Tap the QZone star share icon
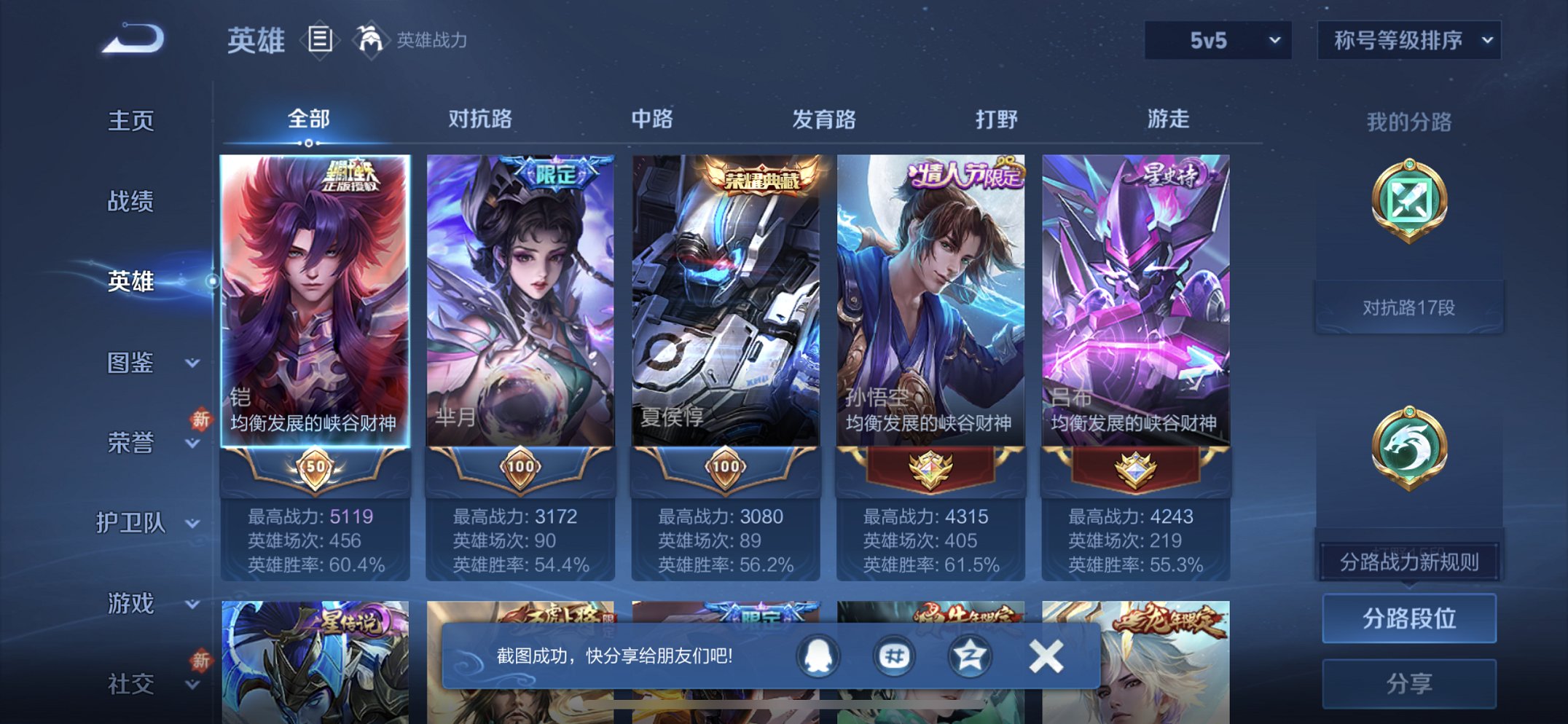 pos(969,655)
